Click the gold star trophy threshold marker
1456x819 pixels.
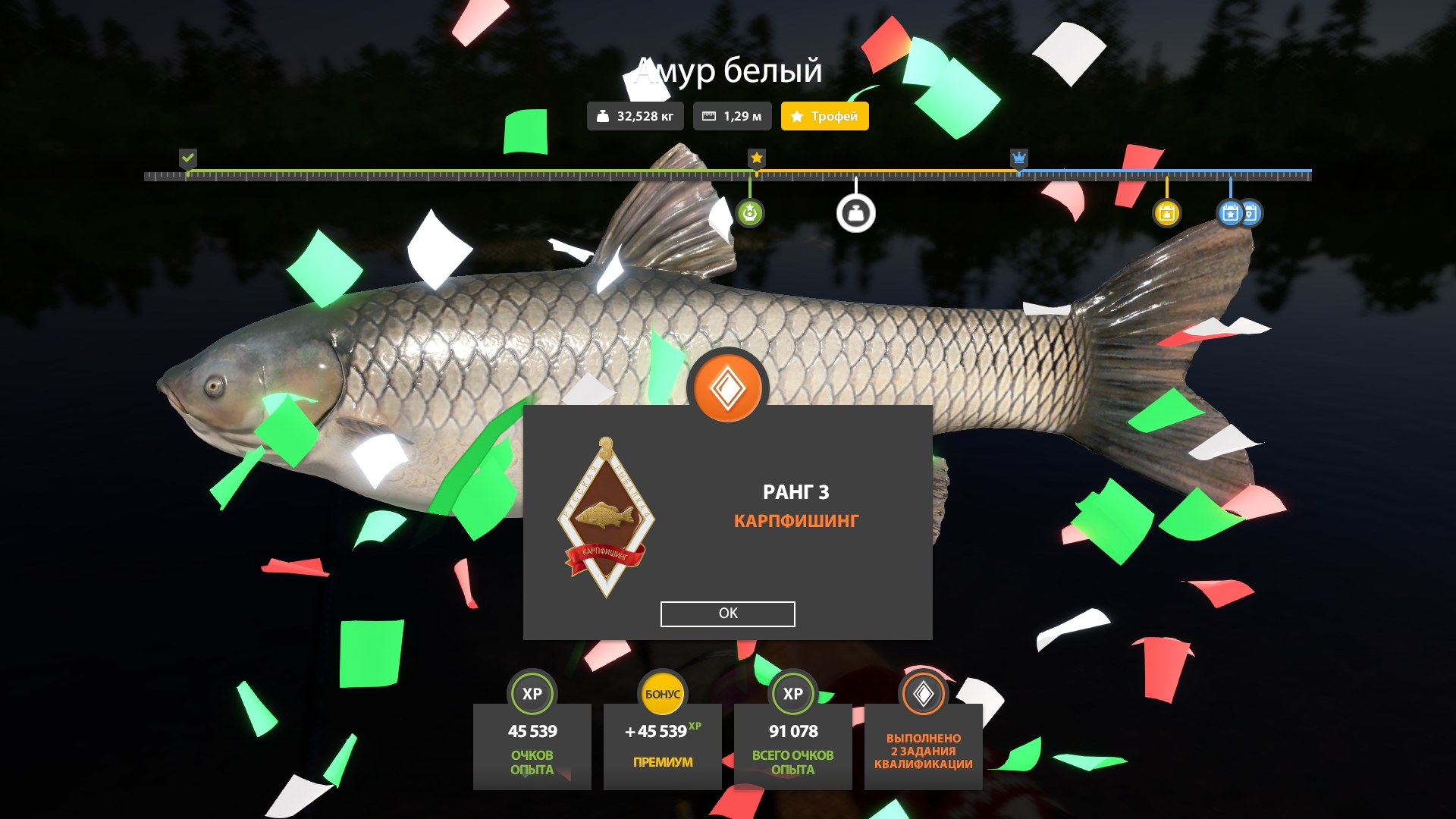click(x=756, y=158)
